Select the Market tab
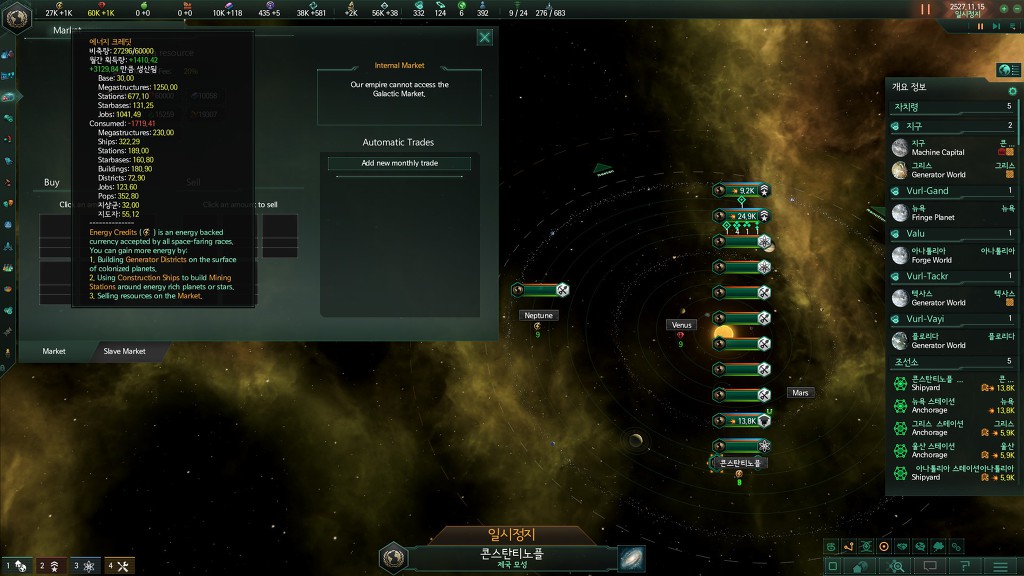1024x576 pixels. click(54, 351)
